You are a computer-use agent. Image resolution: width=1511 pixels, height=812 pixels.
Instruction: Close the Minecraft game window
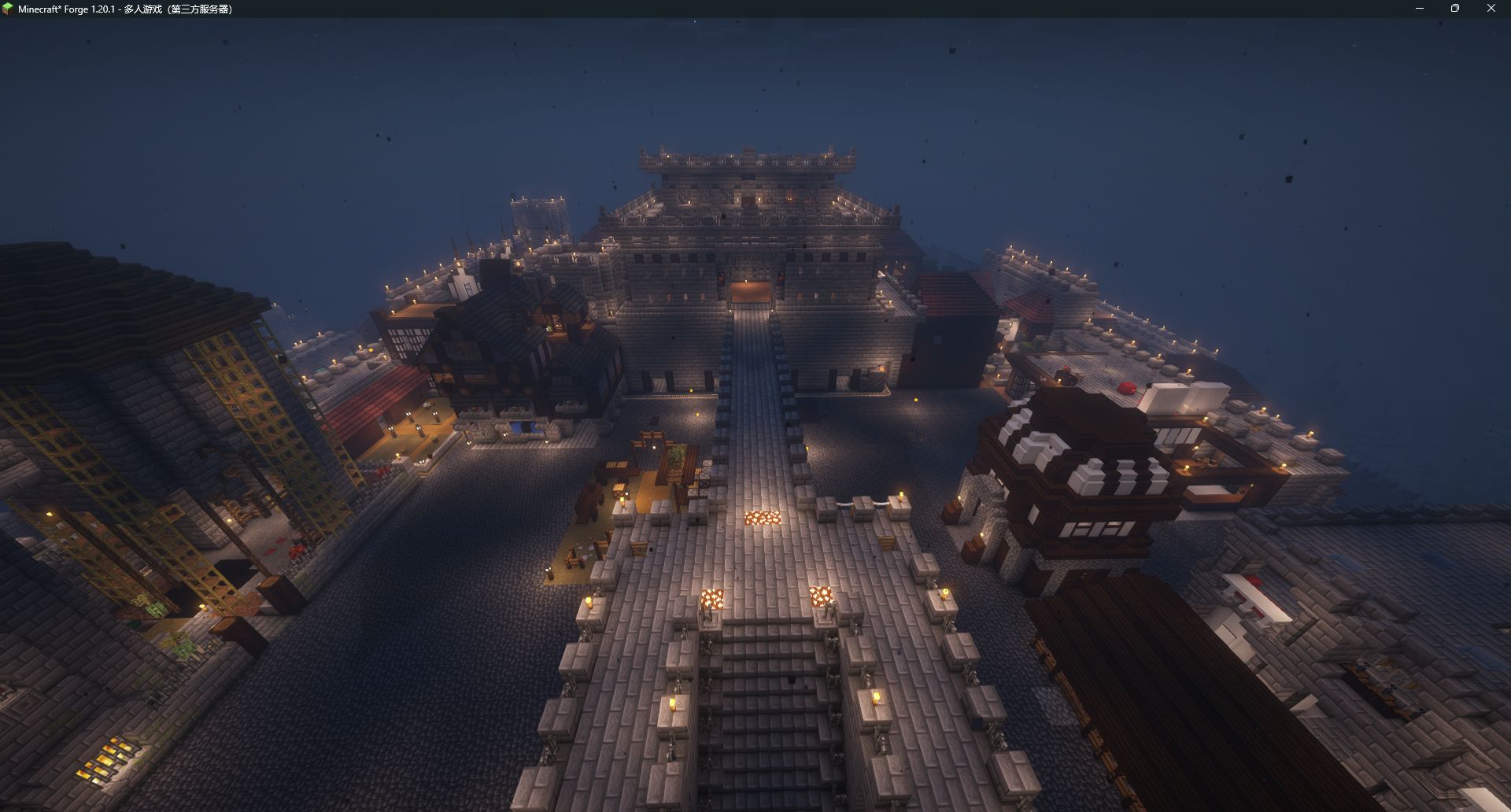[x=1491, y=9]
